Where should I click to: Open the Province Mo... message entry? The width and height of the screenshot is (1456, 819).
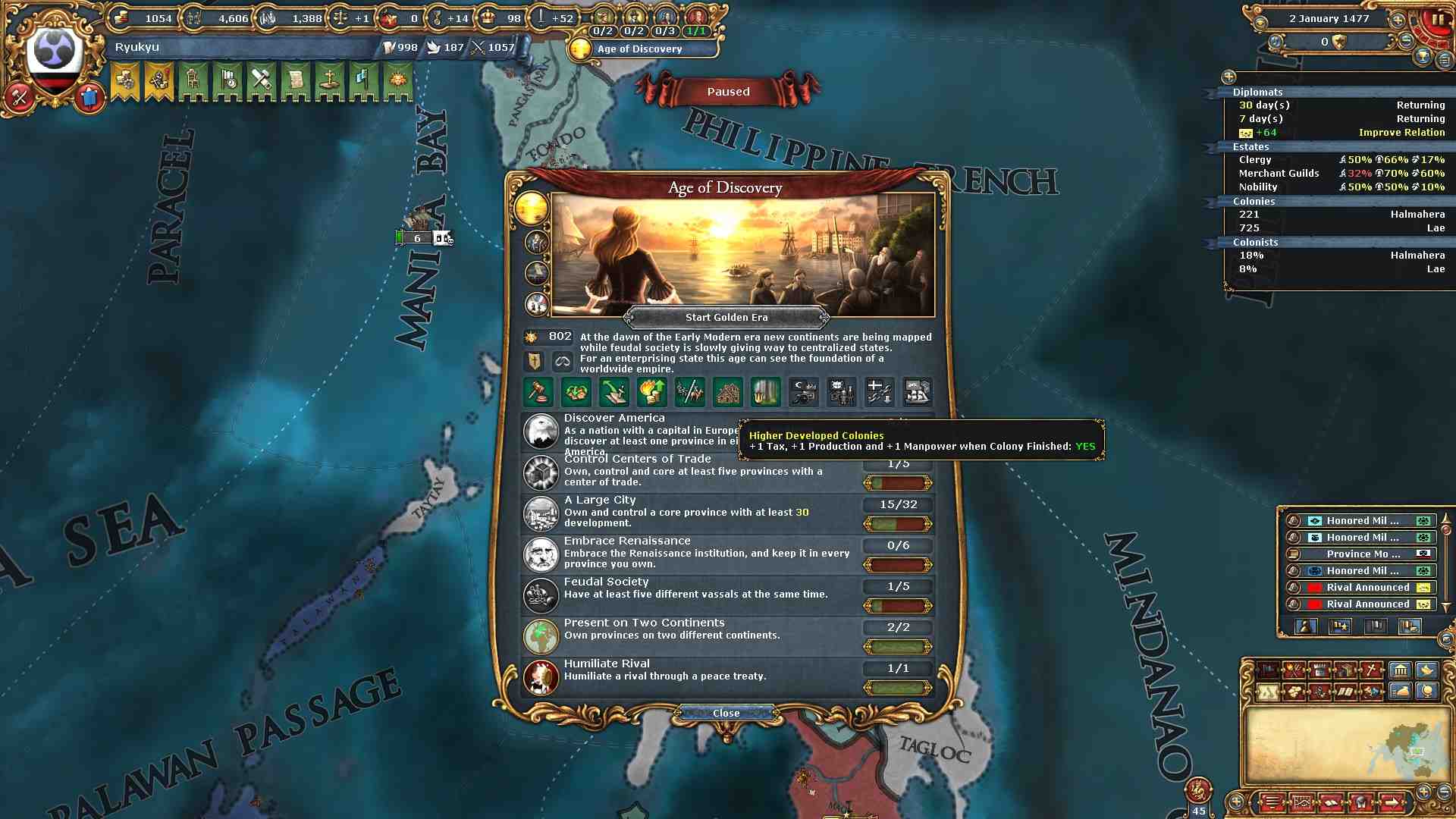tap(1363, 554)
